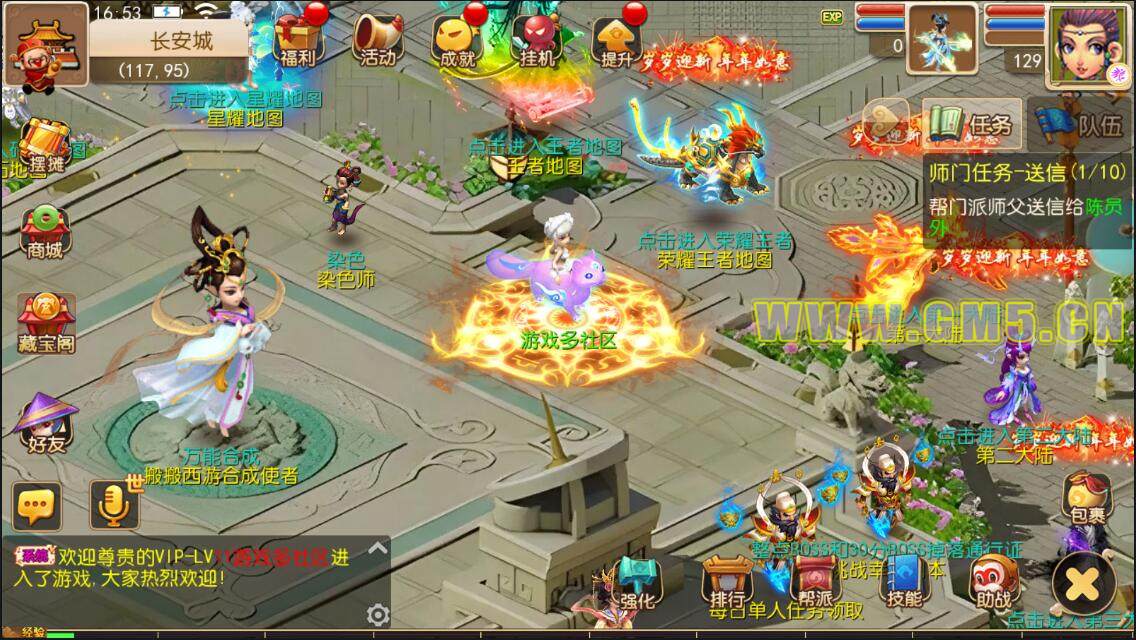
Task: Open the 长安城 minimap location panel
Action: 168,53
